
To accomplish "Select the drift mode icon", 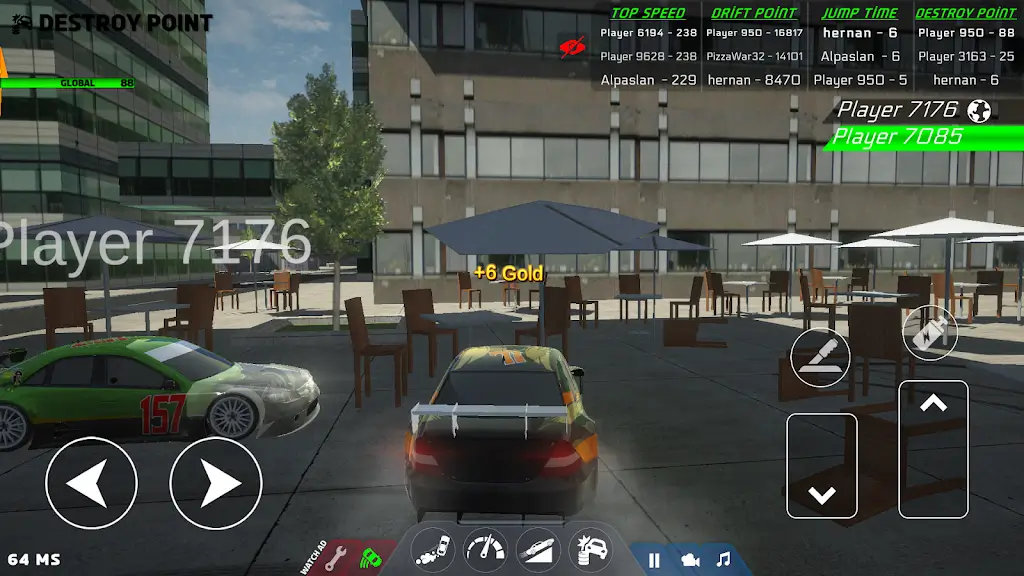I will click(433, 549).
